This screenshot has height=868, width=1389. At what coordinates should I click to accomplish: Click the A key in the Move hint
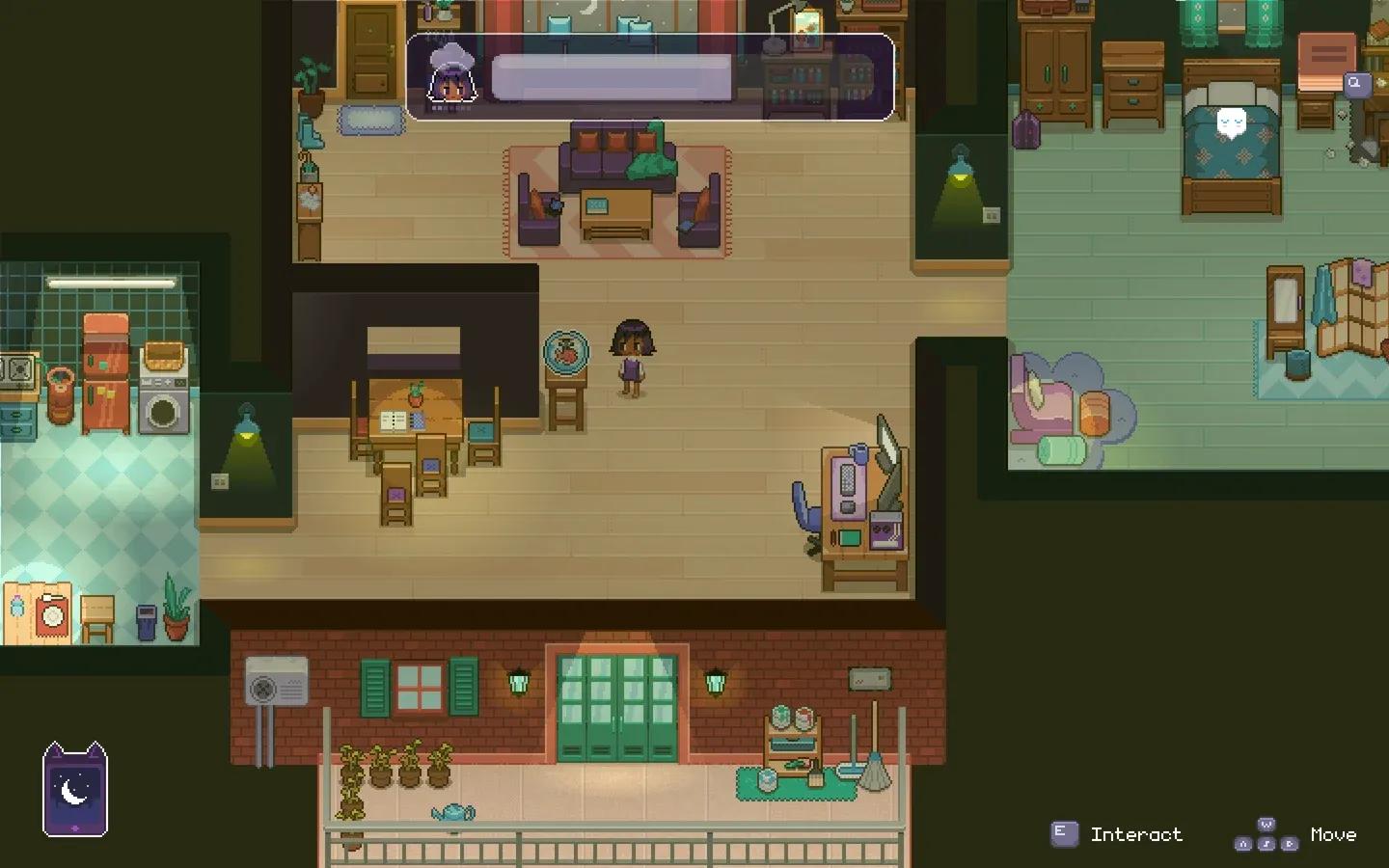click(x=1243, y=844)
